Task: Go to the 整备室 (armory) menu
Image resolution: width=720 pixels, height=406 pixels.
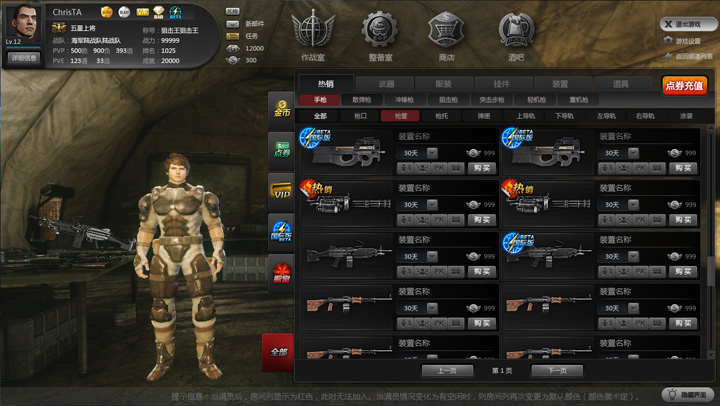Action: pos(380,36)
